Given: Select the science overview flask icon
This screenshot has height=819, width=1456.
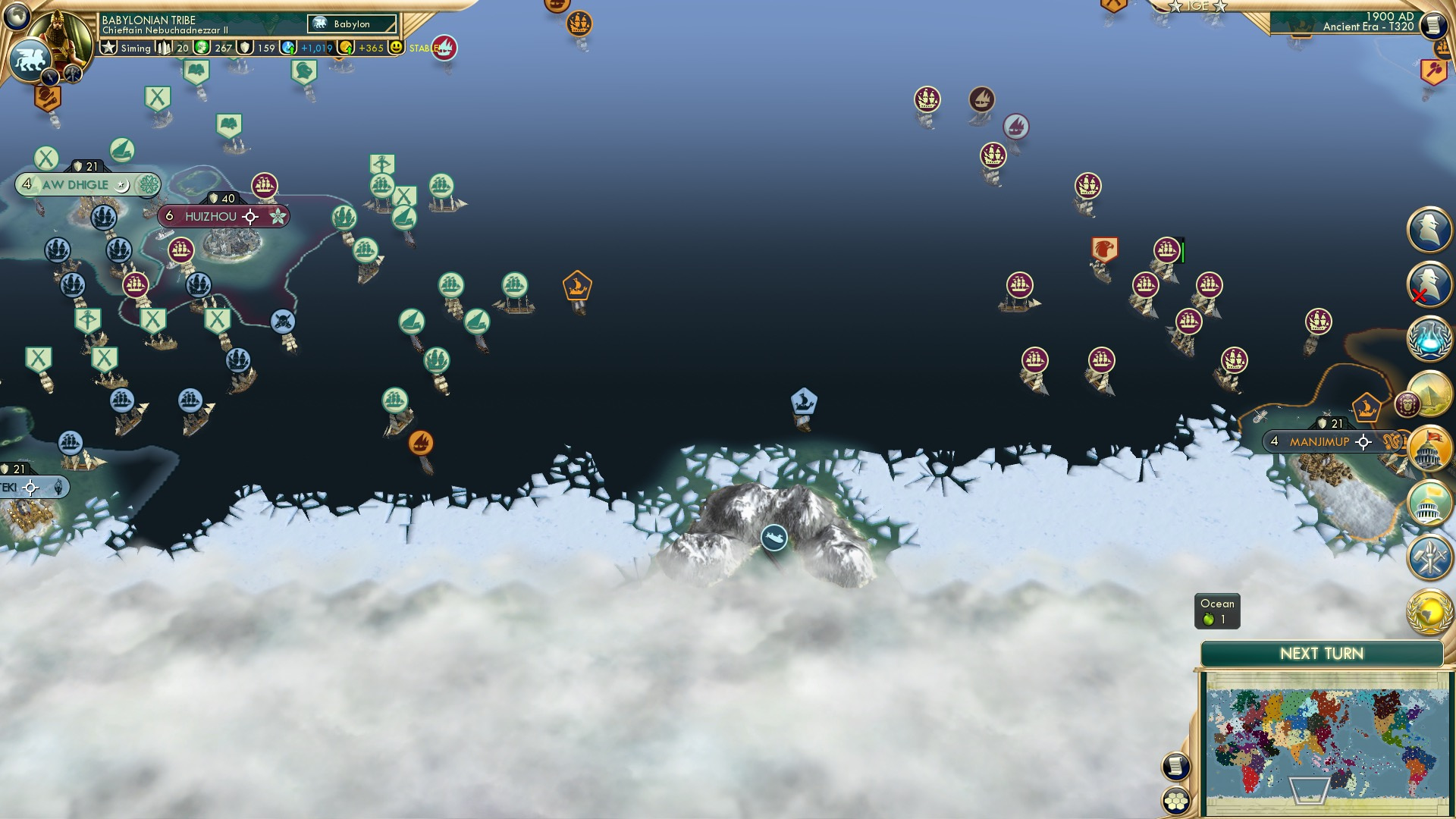Looking at the screenshot, I should [x=1430, y=339].
